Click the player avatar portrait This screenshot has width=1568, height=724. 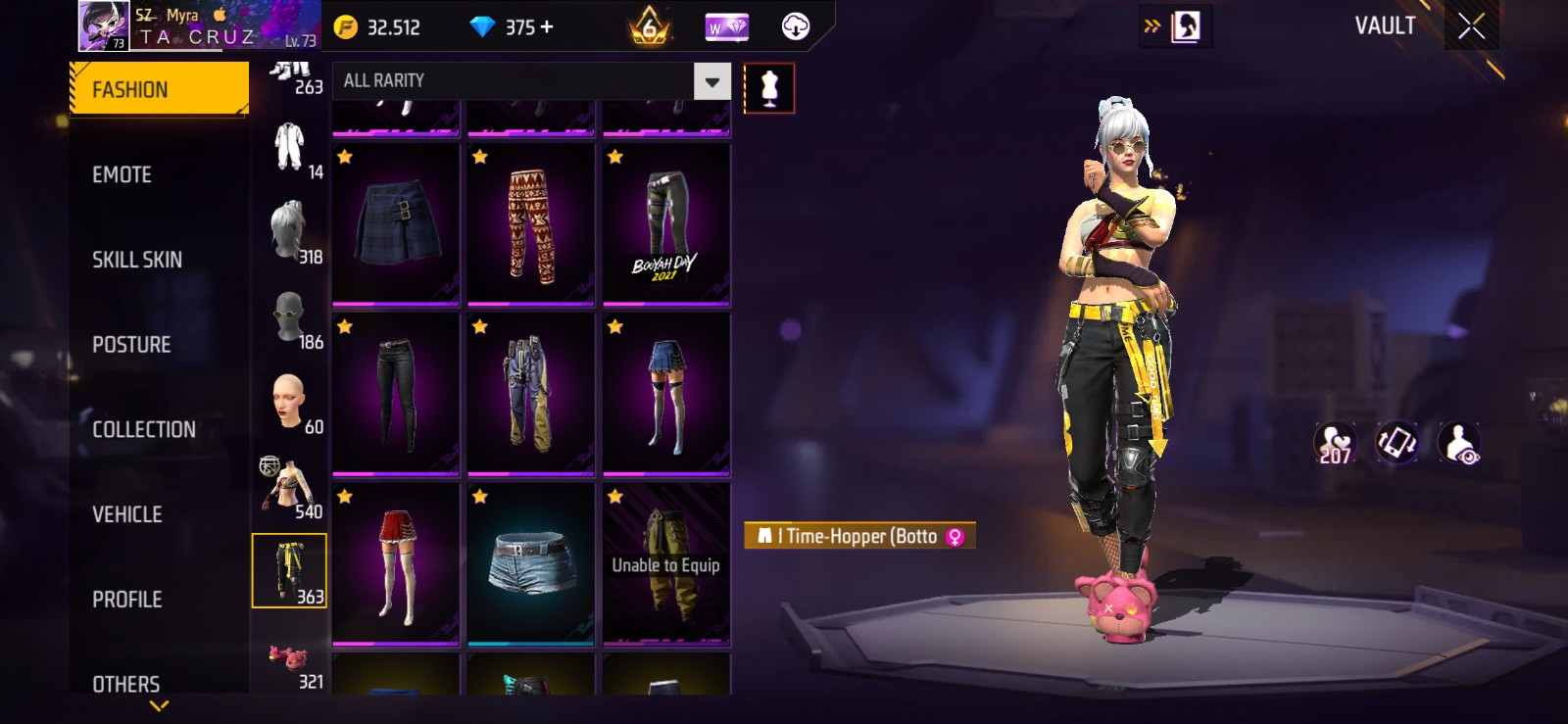(103, 26)
